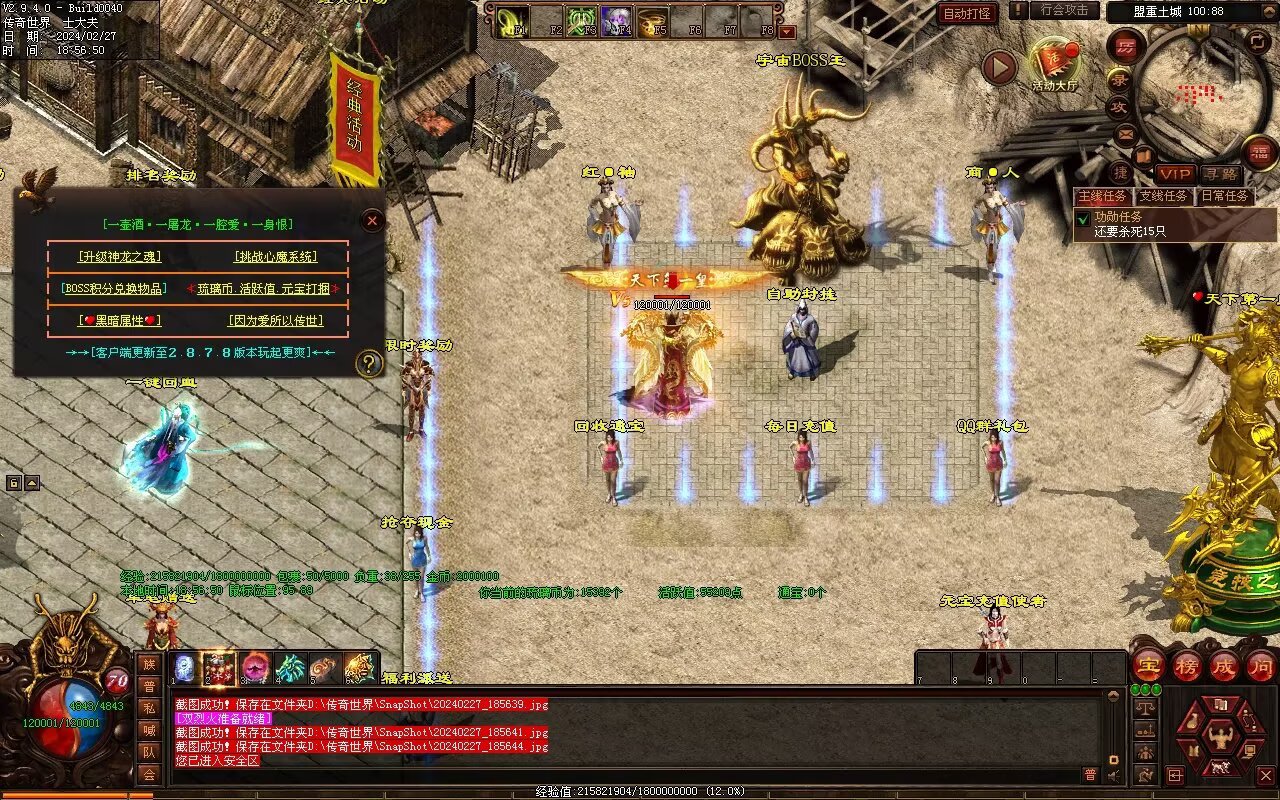
Task: Open the 因为爱所以传世 link
Action: (x=276, y=321)
